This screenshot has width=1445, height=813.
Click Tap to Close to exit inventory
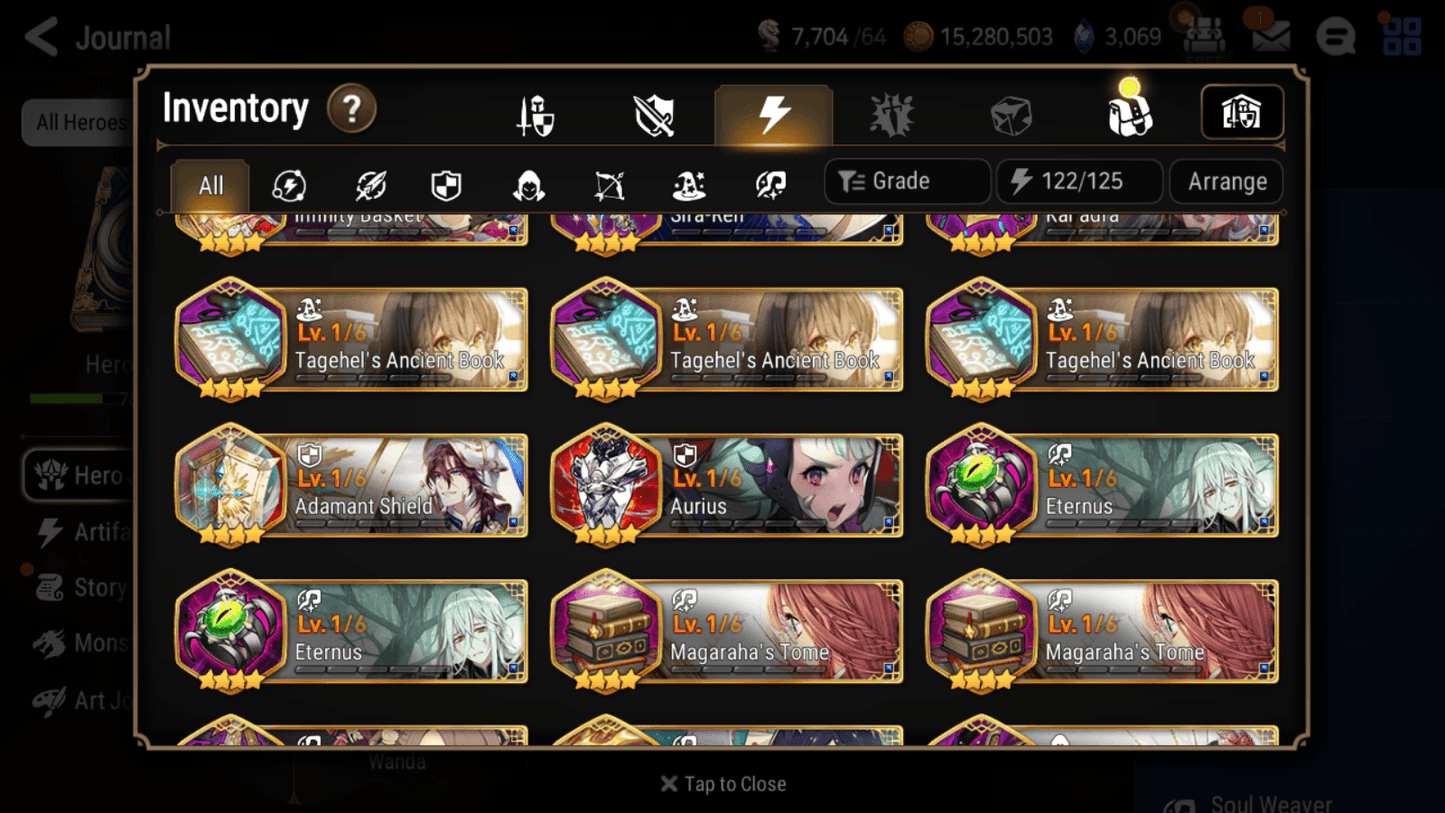point(722,784)
